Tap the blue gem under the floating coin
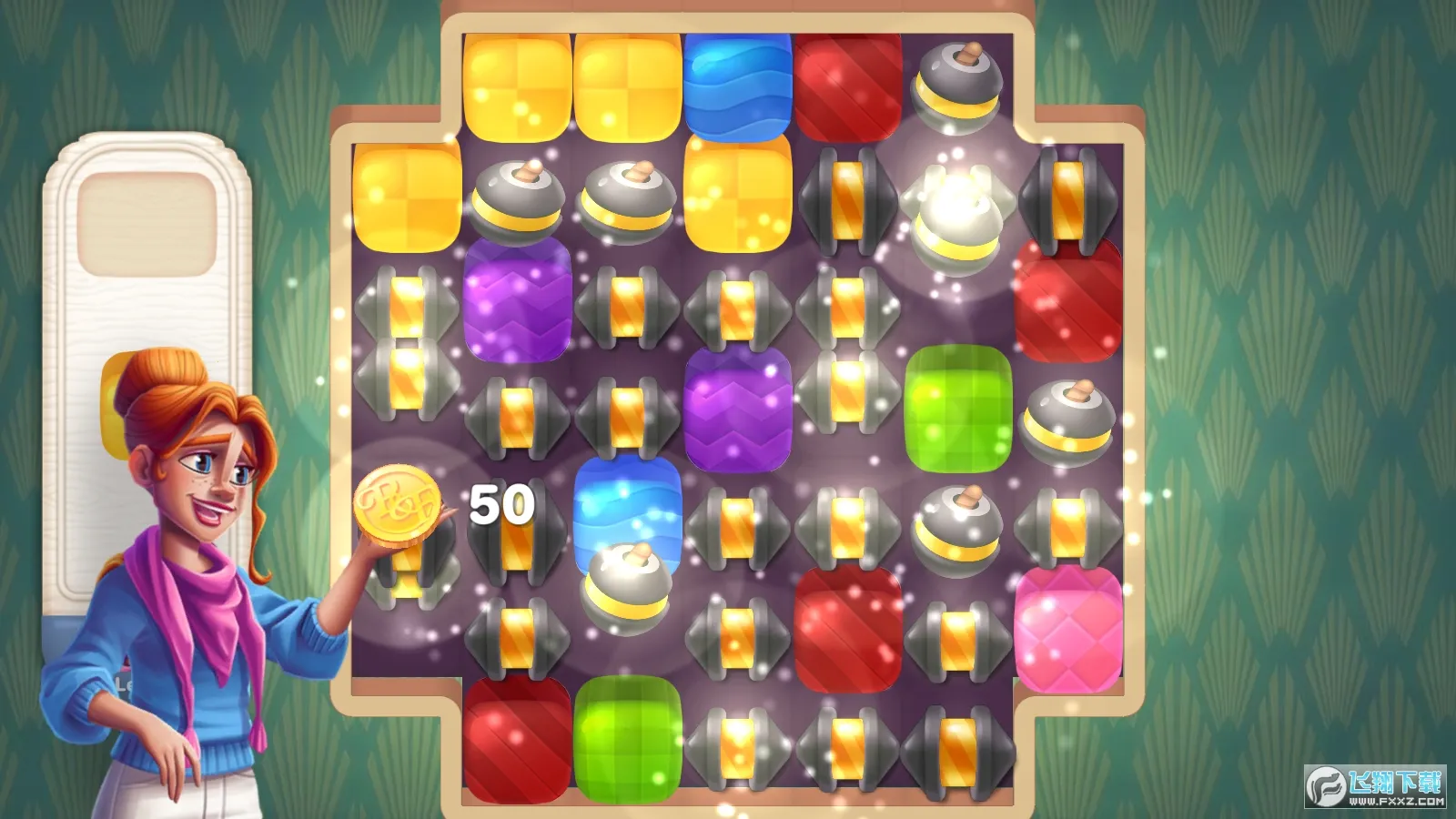Viewport: 1456px width, 819px height. 628,510
